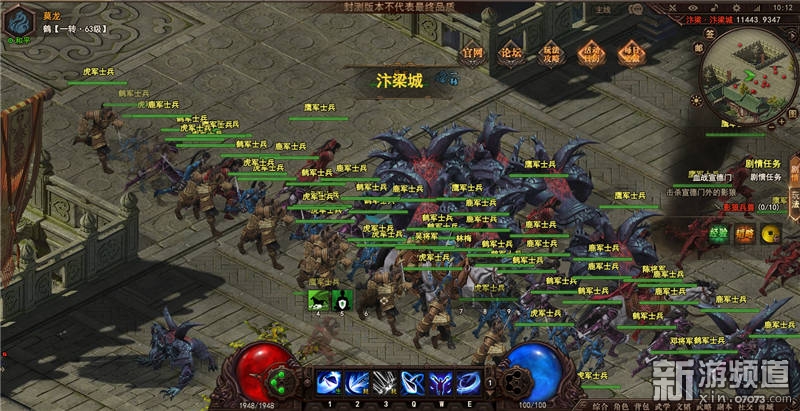Screen dimensions: 800x411
Task: Click the green 经验 experience icon
Action: (719, 234)
